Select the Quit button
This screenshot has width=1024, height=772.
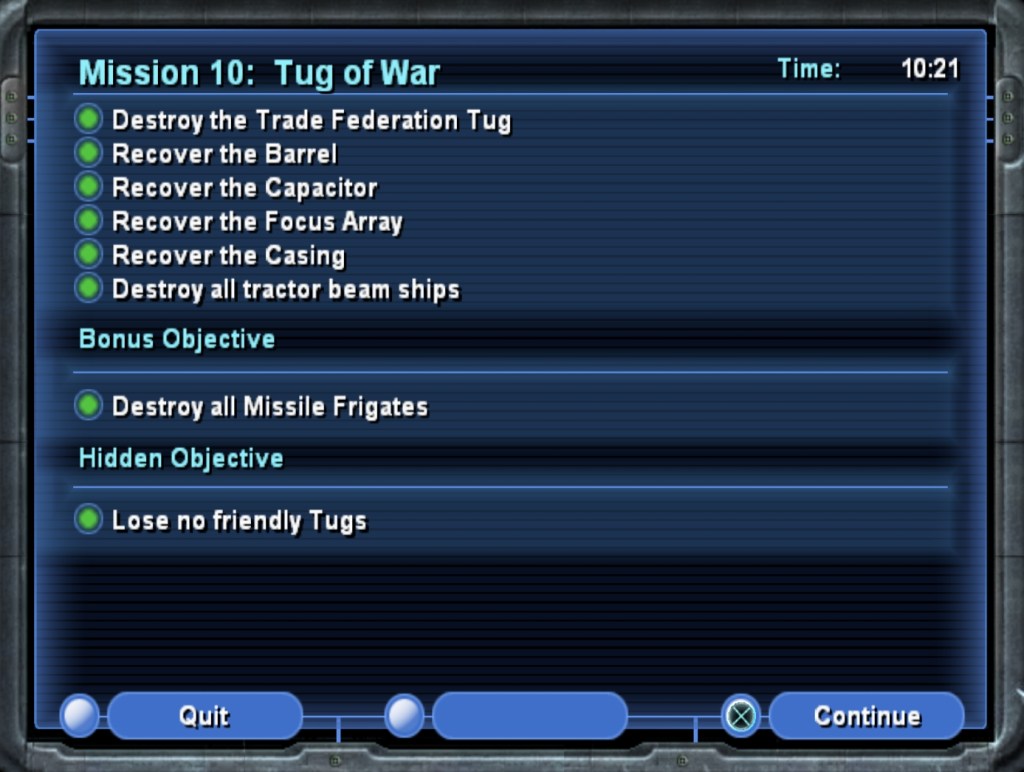pos(204,716)
